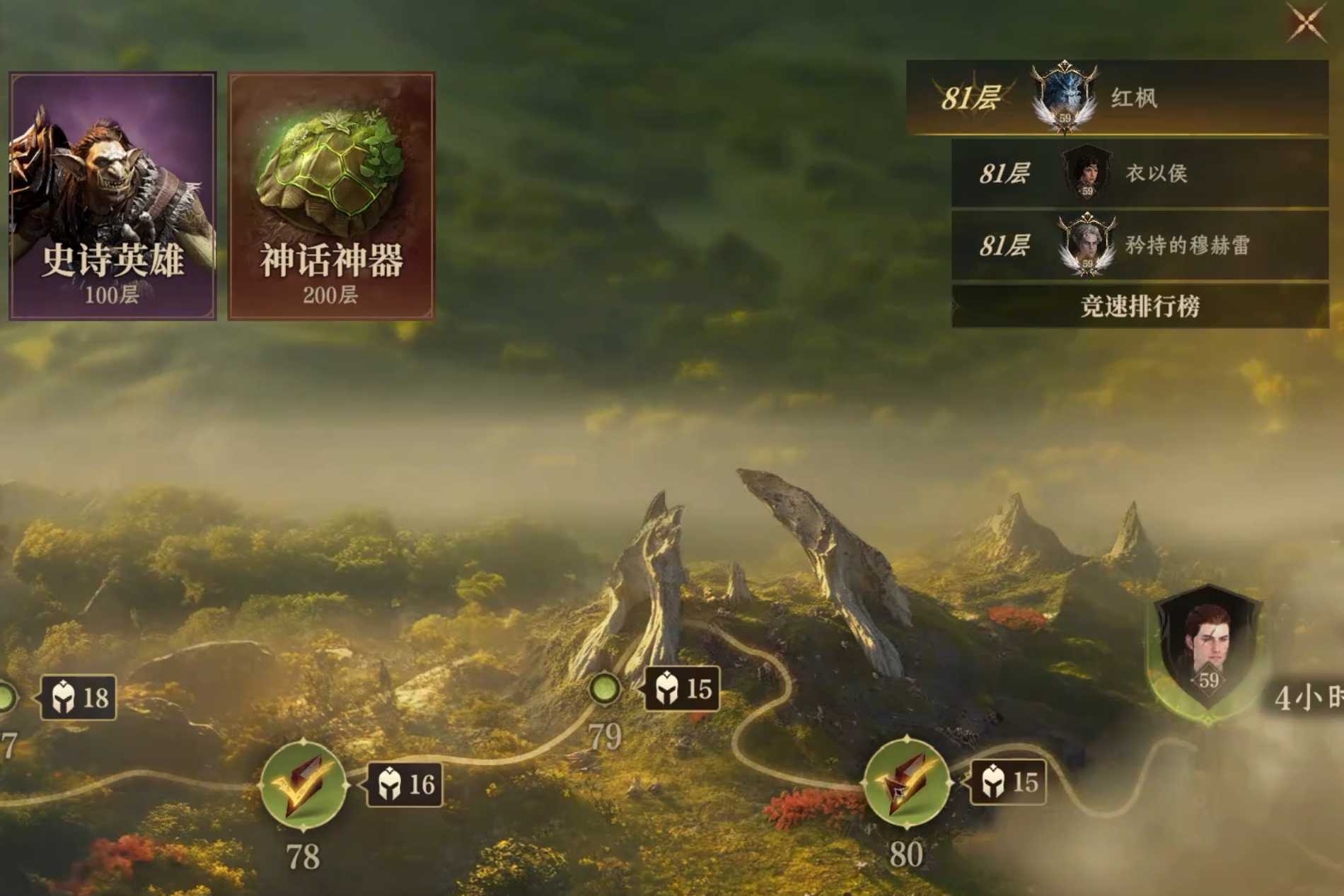Screen dimensions: 1344x896
Task: Select the stage 79 green dot node
Action: 604,687
